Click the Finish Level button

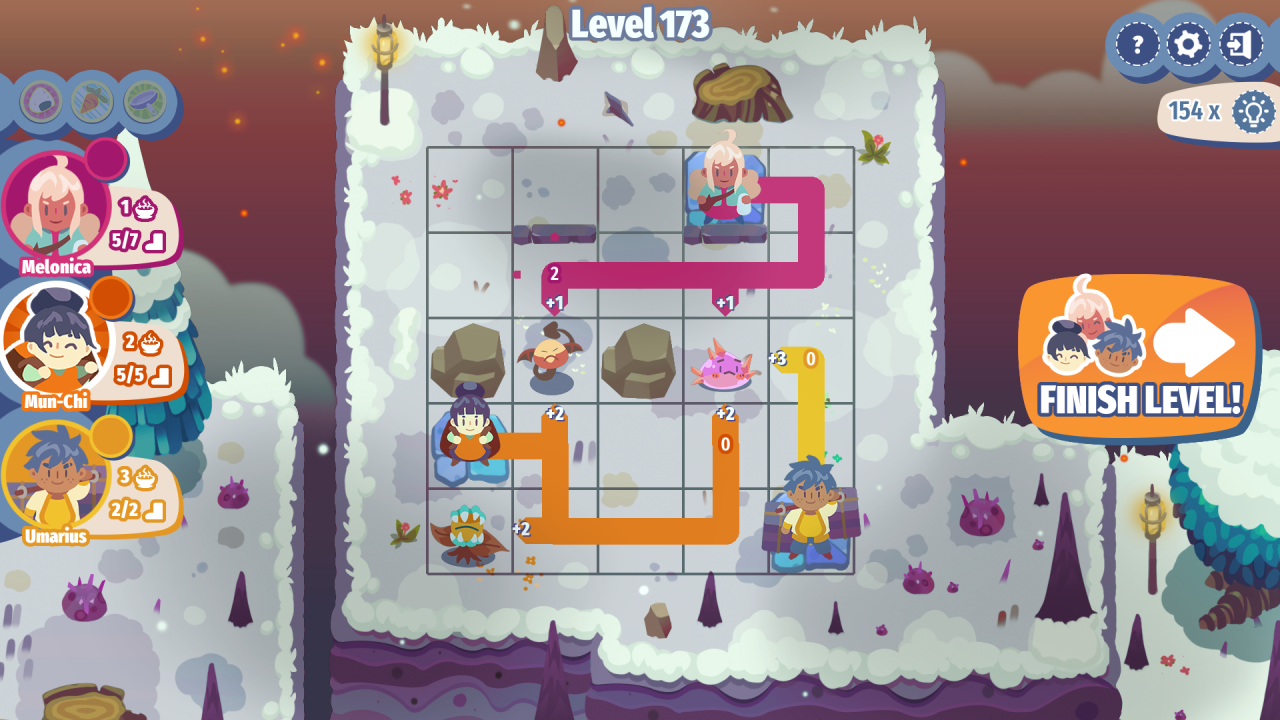[x=1138, y=357]
